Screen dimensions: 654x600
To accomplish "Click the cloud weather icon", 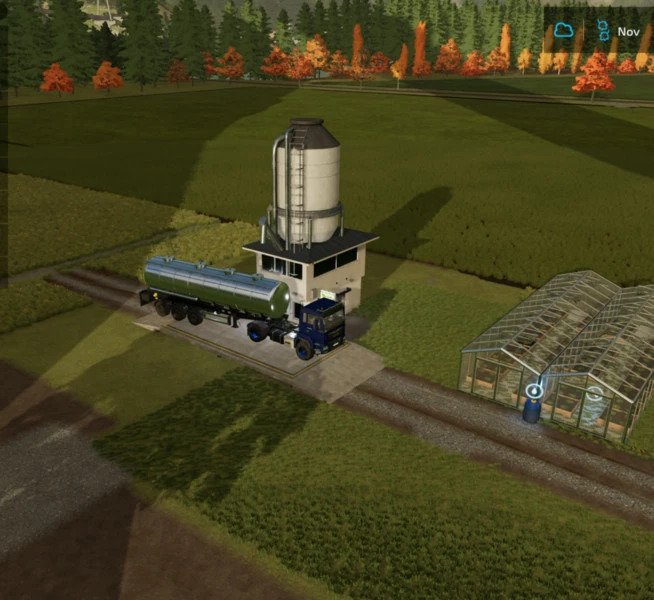I will coord(564,31).
